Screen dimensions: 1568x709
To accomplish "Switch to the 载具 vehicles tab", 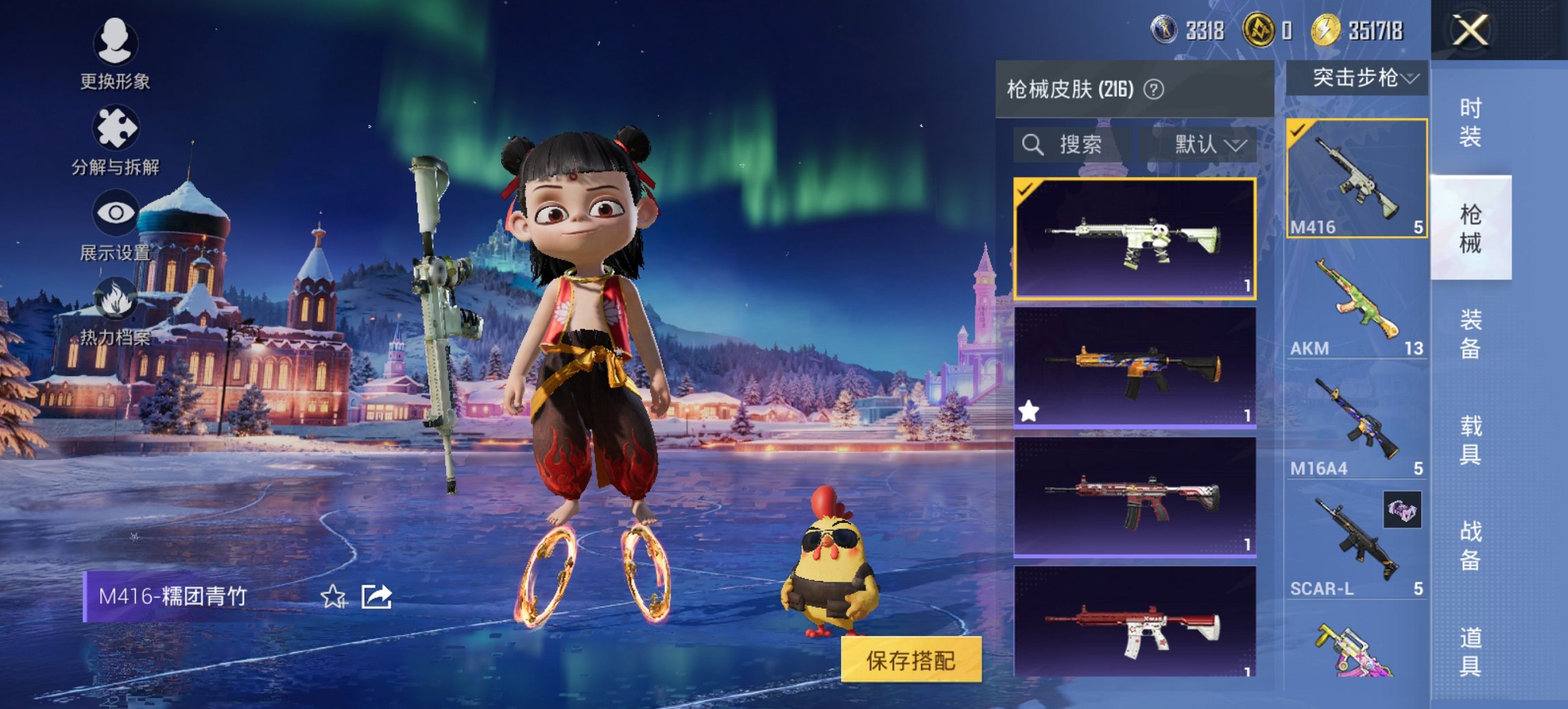I will coord(1470,440).
